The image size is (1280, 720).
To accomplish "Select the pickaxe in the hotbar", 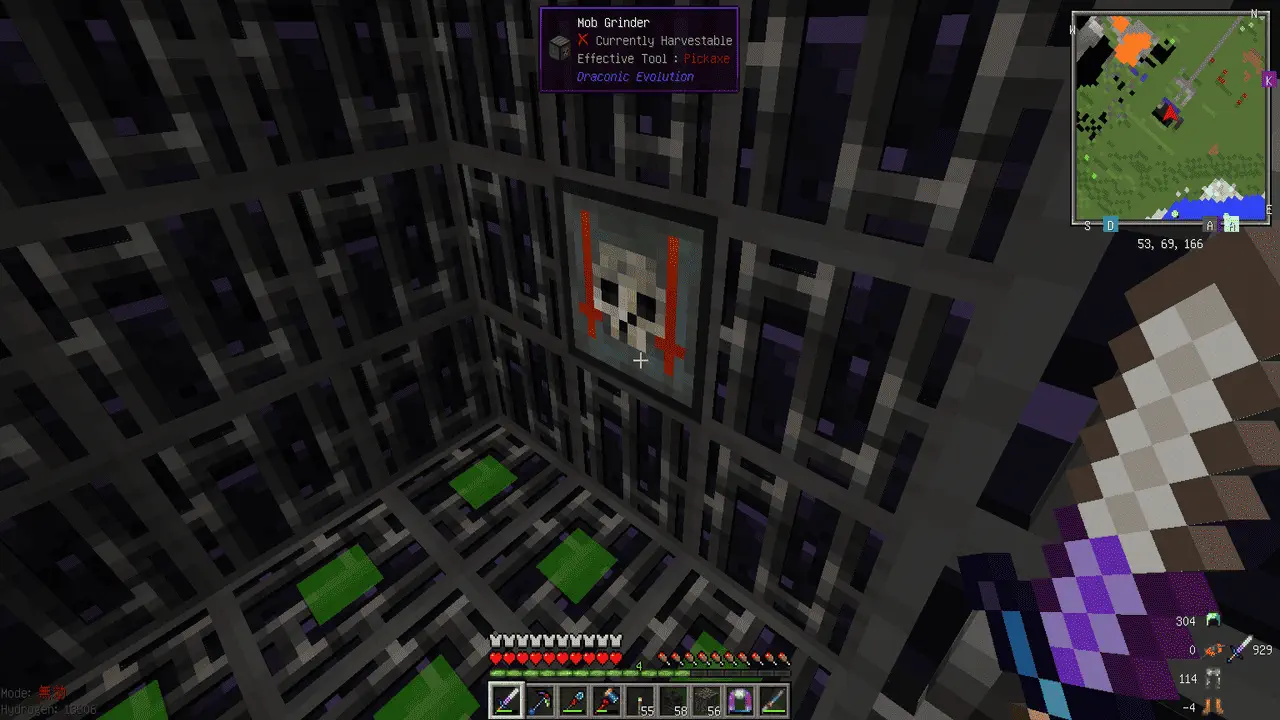I will [x=540, y=701].
